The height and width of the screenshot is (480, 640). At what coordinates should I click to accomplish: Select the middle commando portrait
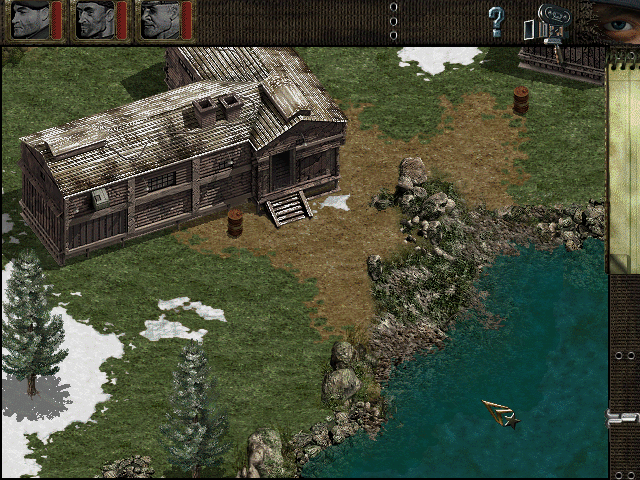95,20
